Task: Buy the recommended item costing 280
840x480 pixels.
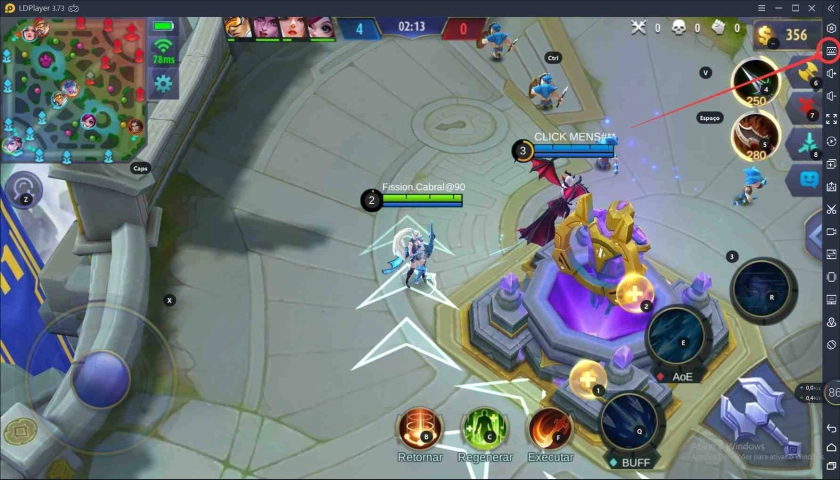Action: (x=755, y=135)
